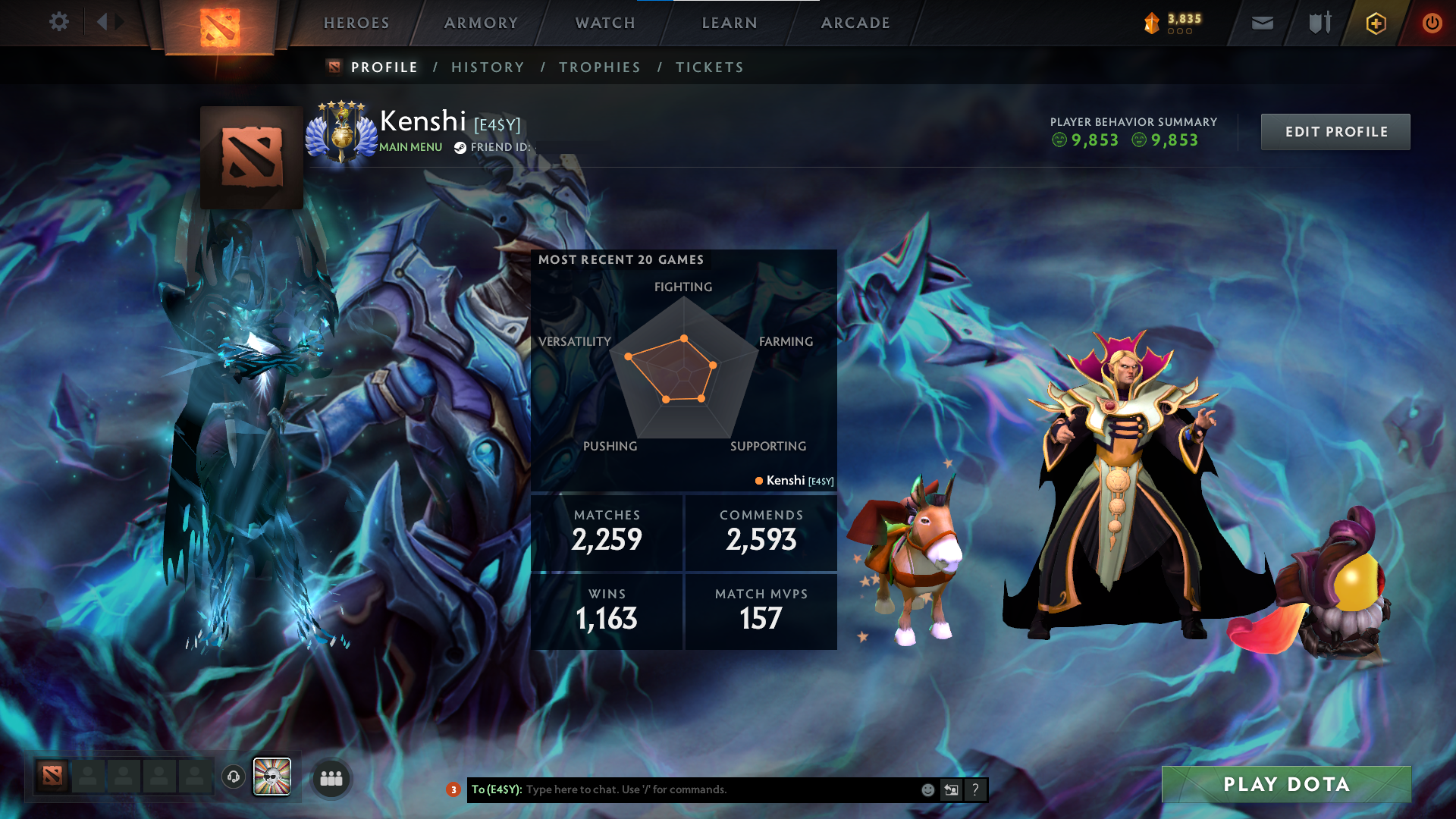The width and height of the screenshot is (1456, 819).
Task: Click the EDIT PROFILE button
Action: click(1335, 131)
